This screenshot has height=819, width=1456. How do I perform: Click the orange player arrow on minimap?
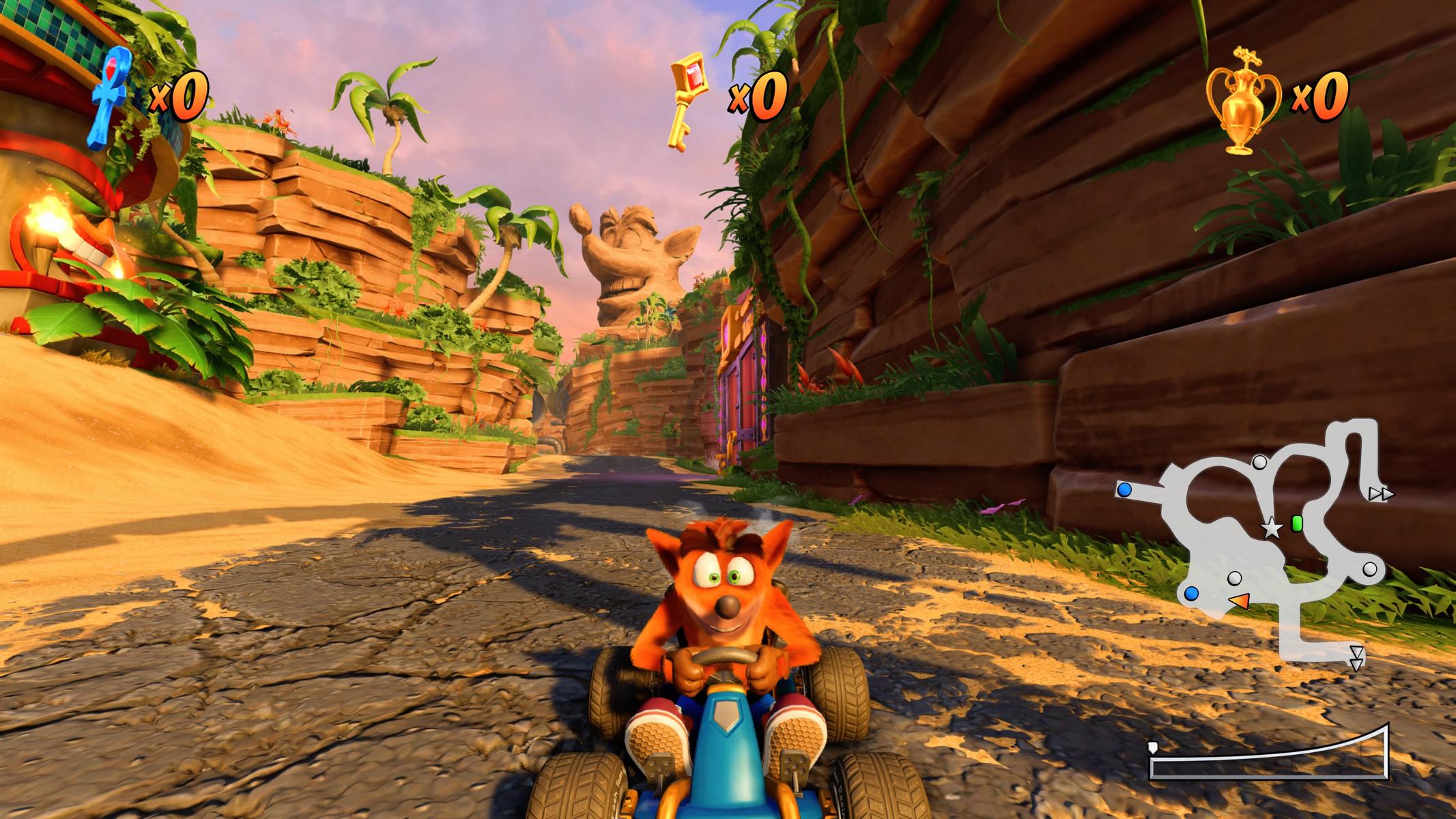click(1239, 601)
